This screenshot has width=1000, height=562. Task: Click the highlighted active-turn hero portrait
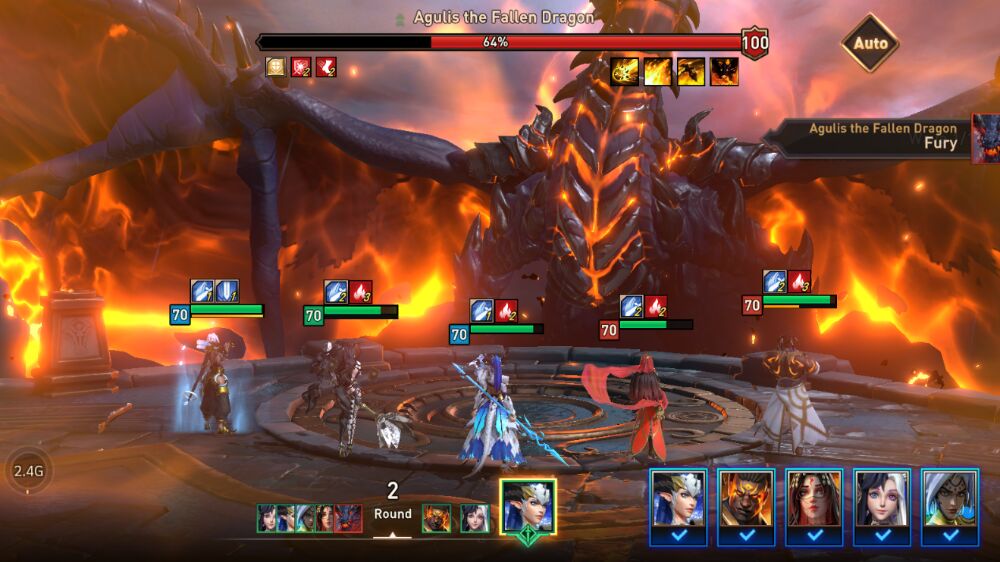point(528,506)
